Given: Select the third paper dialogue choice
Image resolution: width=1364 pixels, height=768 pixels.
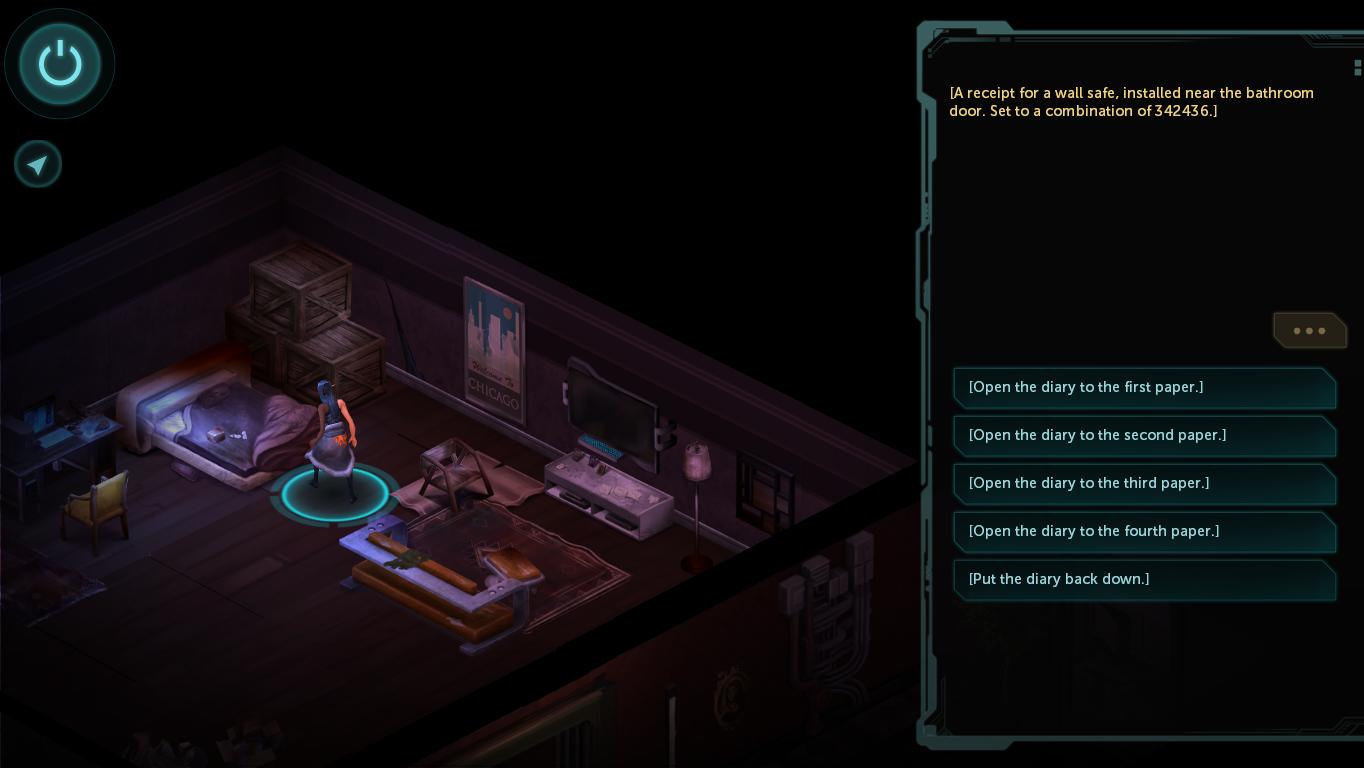Looking at the screenshot, I should pyautogui.click(x=1143, y=484).
